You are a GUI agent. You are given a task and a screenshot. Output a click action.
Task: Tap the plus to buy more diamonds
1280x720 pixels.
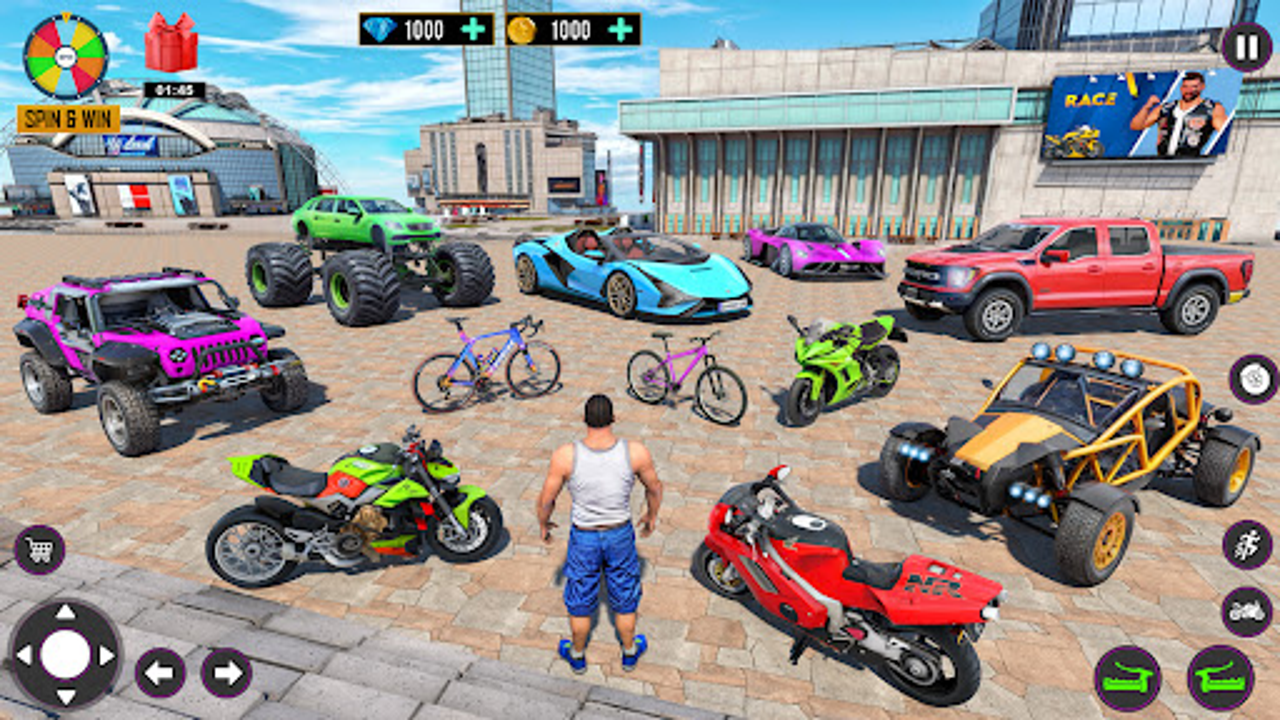click(472, 27)
